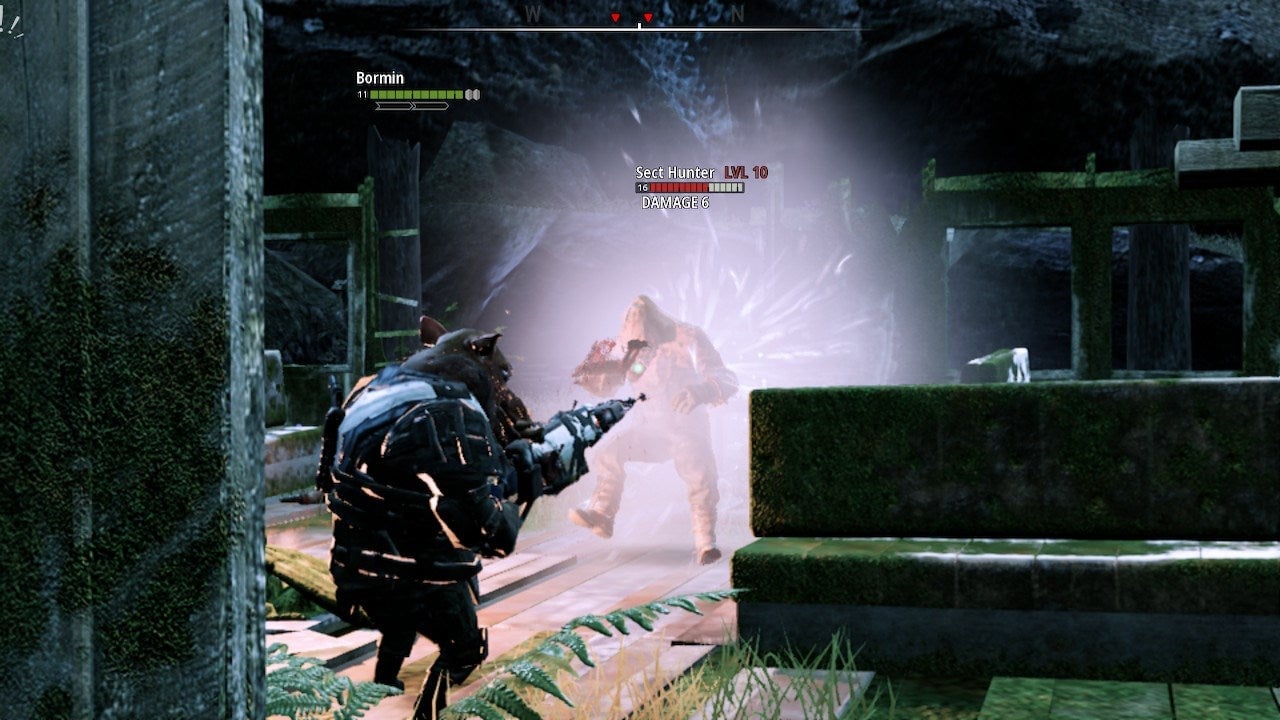The height and width of the screenshot is (720, 1280).
Task: Click the number 16 beside the enemy health bar
Action: click(x=642, y=188)
